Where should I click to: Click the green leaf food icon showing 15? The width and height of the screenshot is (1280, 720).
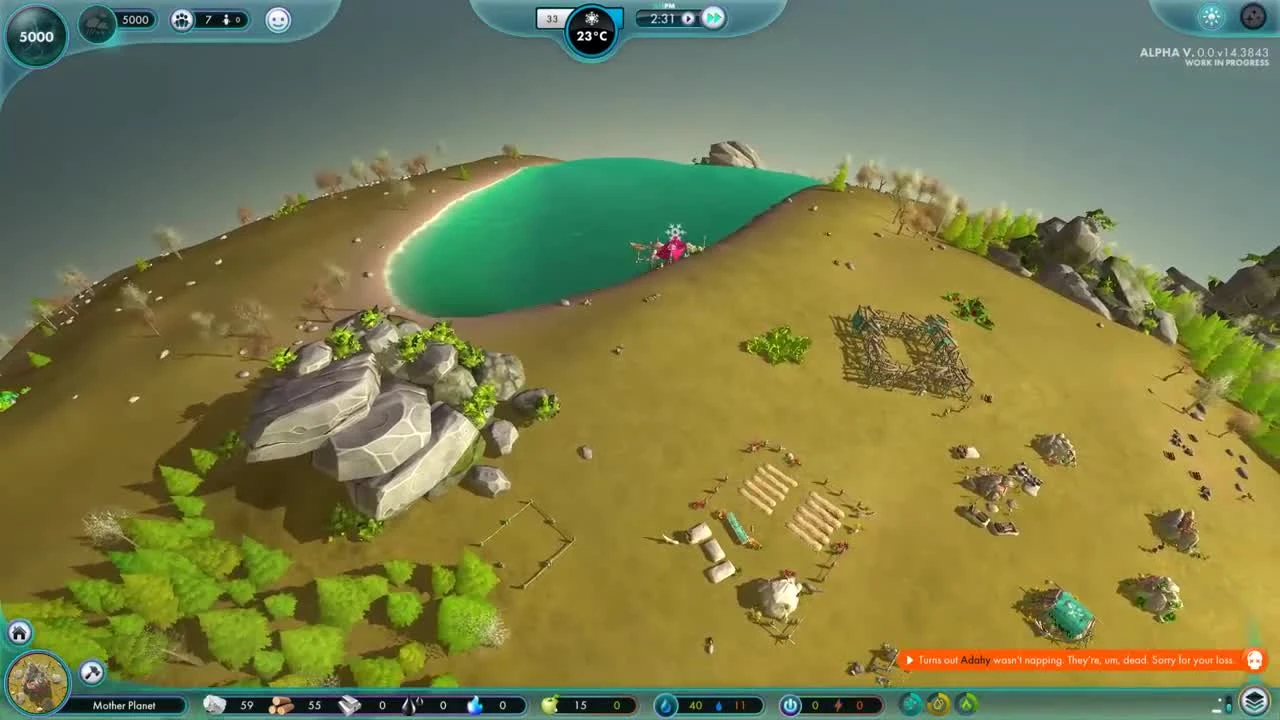[549, 705]
